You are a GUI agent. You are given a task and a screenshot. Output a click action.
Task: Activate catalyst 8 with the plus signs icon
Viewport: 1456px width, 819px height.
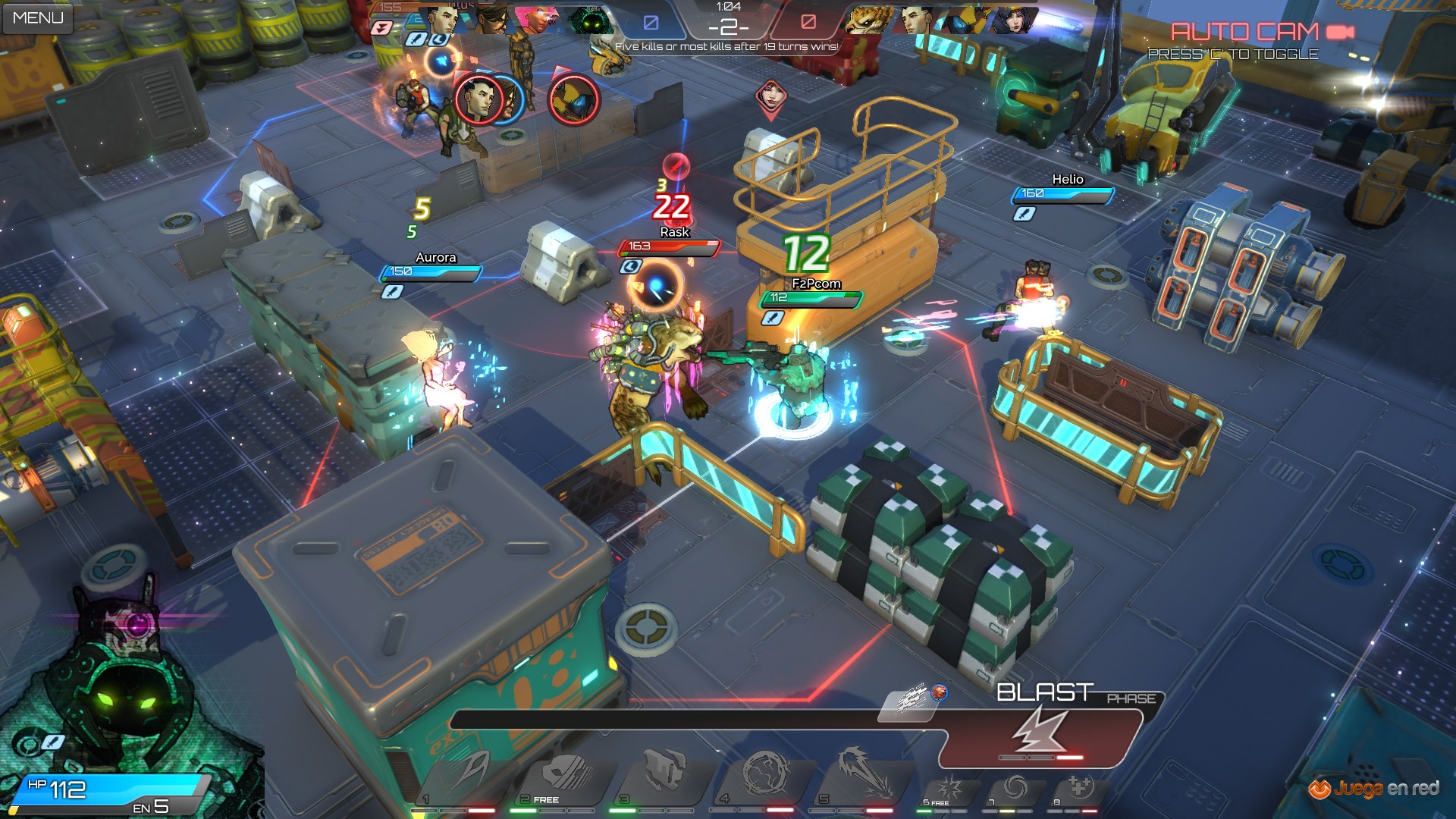[1079, 789]
